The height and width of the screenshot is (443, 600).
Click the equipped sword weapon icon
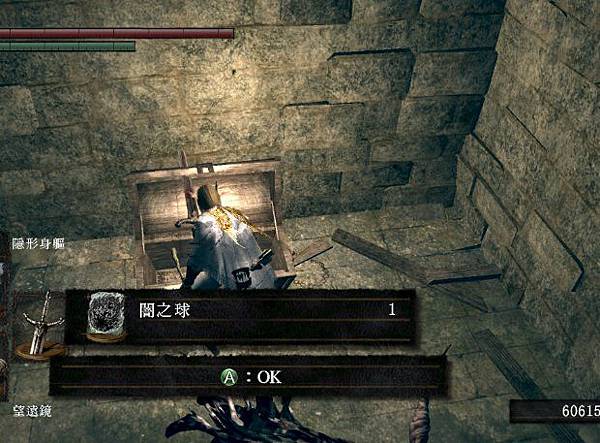(38, 323)
